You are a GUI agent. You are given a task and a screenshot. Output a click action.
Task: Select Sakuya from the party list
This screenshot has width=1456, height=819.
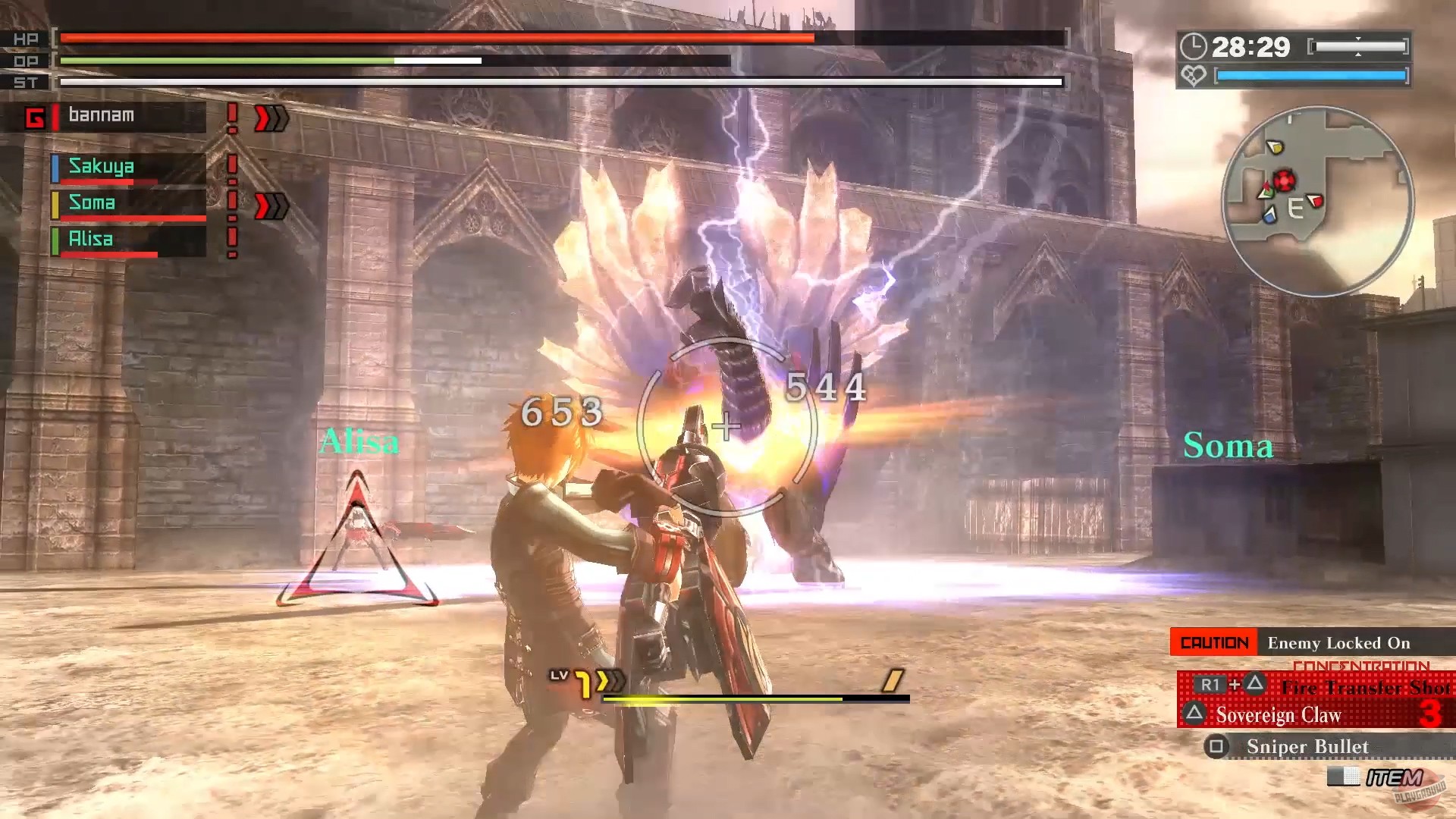[x=102, y=167]
